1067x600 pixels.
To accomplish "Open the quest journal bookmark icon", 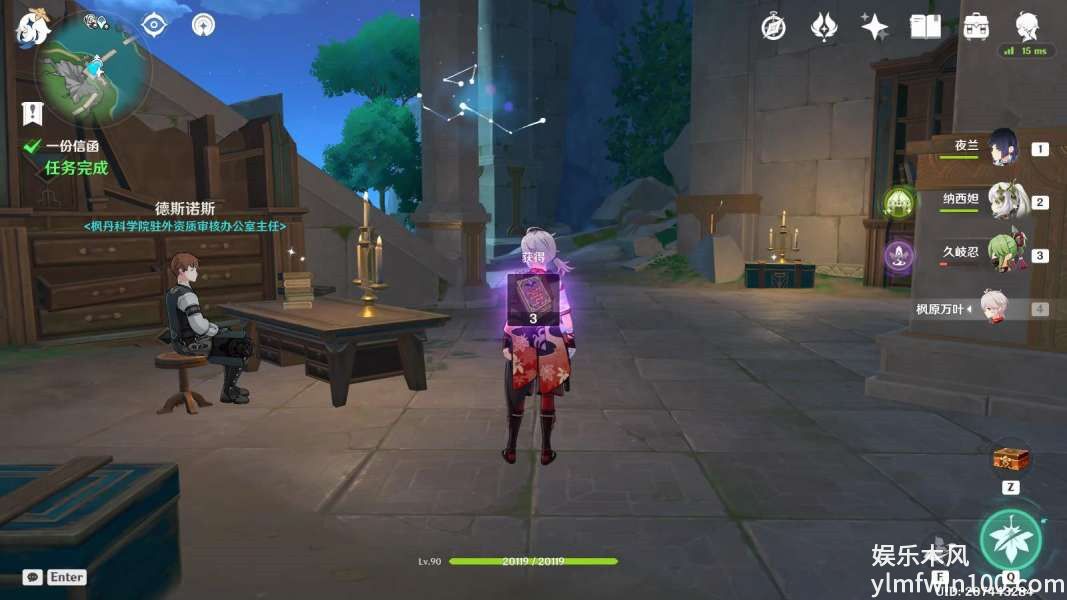I will click(x=32, y=113).
